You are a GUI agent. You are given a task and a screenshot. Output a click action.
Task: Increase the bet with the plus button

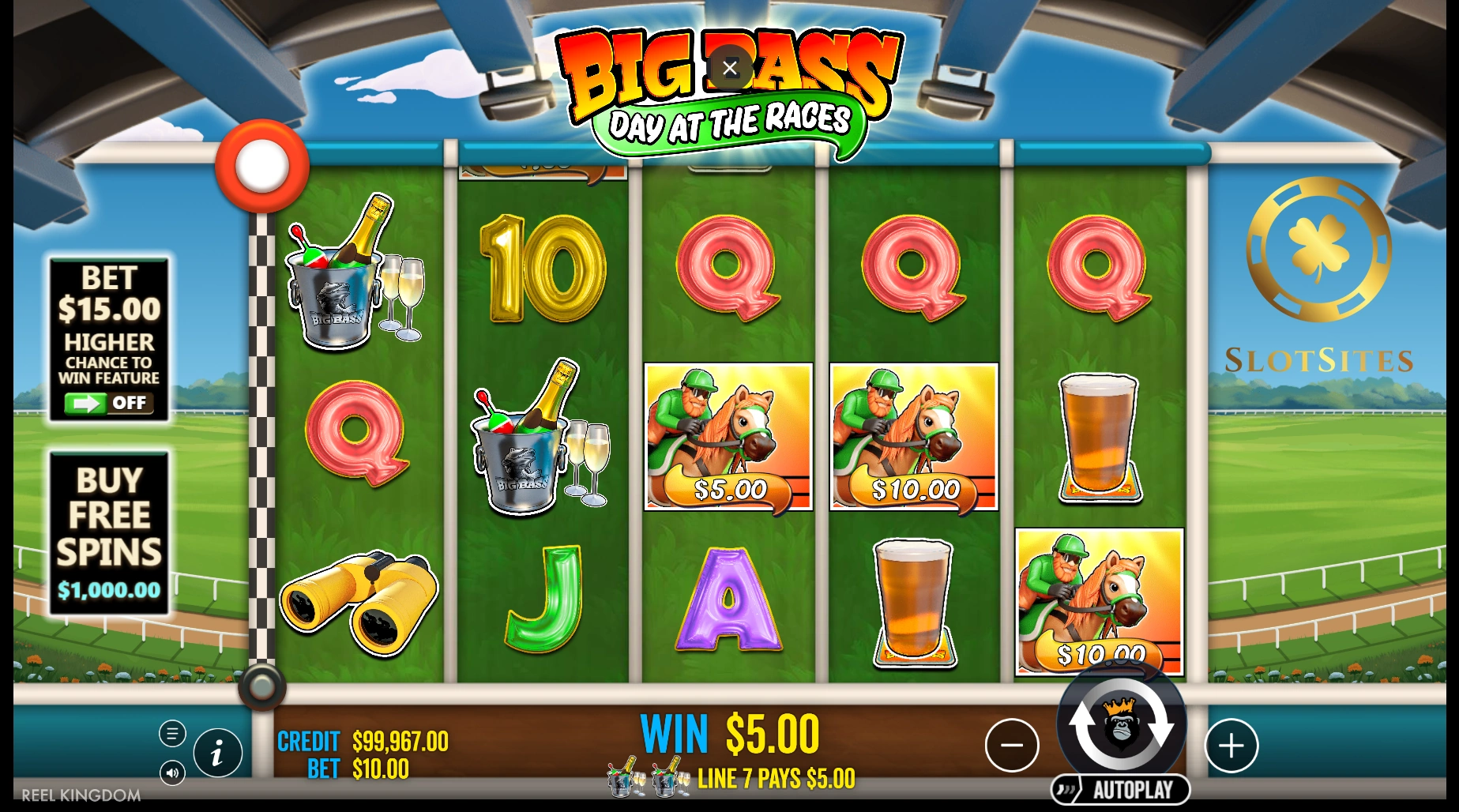1231,745
